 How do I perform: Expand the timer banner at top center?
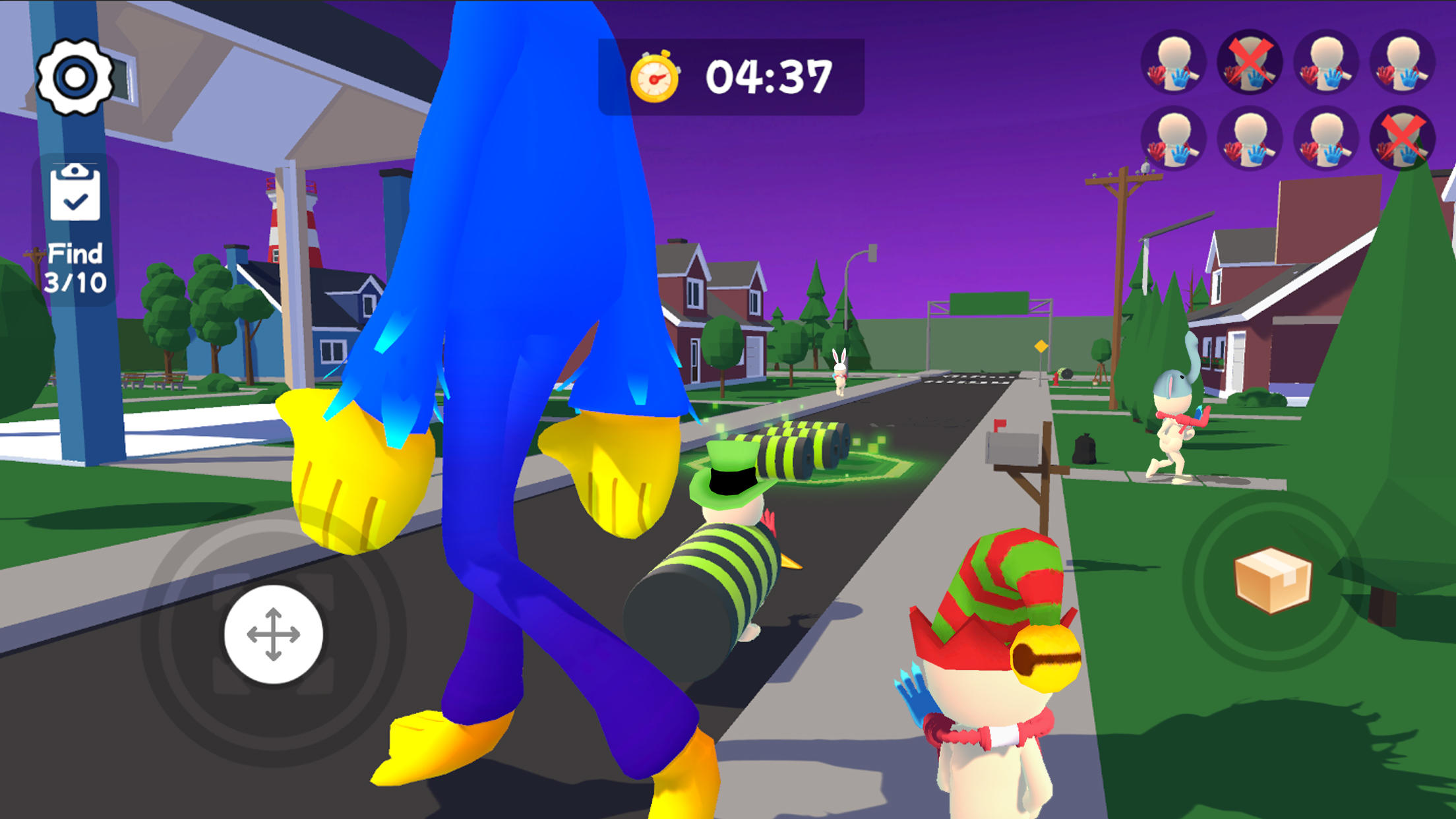[x=732, y=75]
